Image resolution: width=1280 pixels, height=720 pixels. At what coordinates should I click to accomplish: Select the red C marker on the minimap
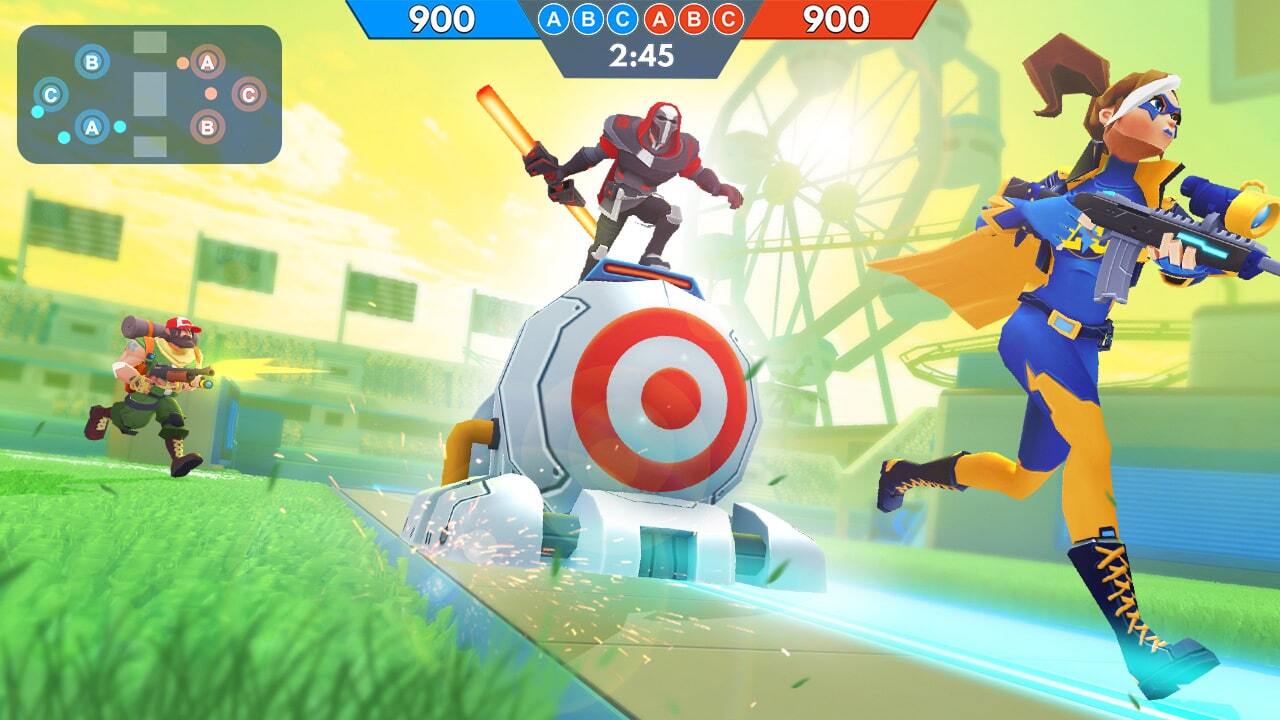(x=248, y=95)
